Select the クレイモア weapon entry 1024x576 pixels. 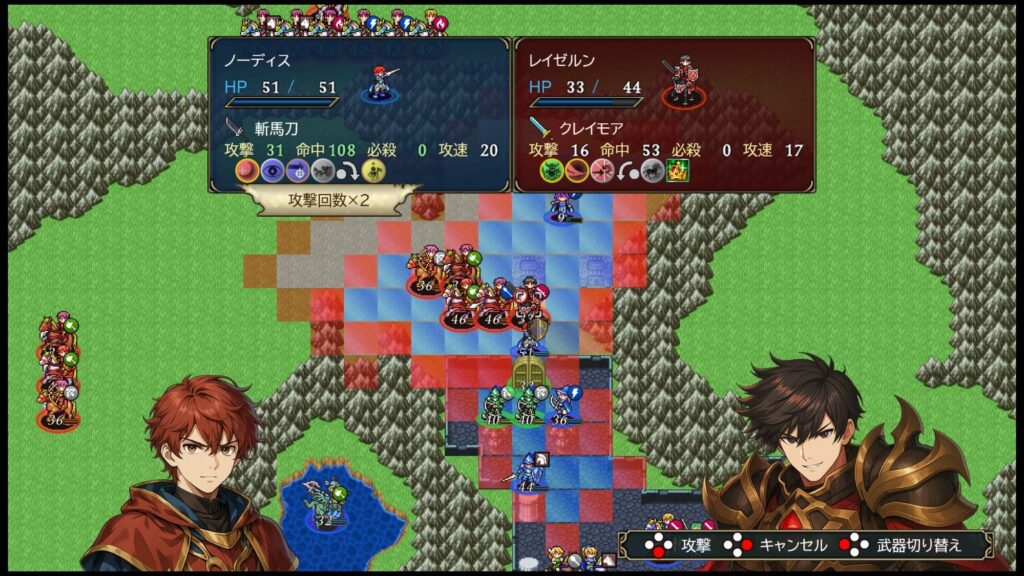coord(580,128)
